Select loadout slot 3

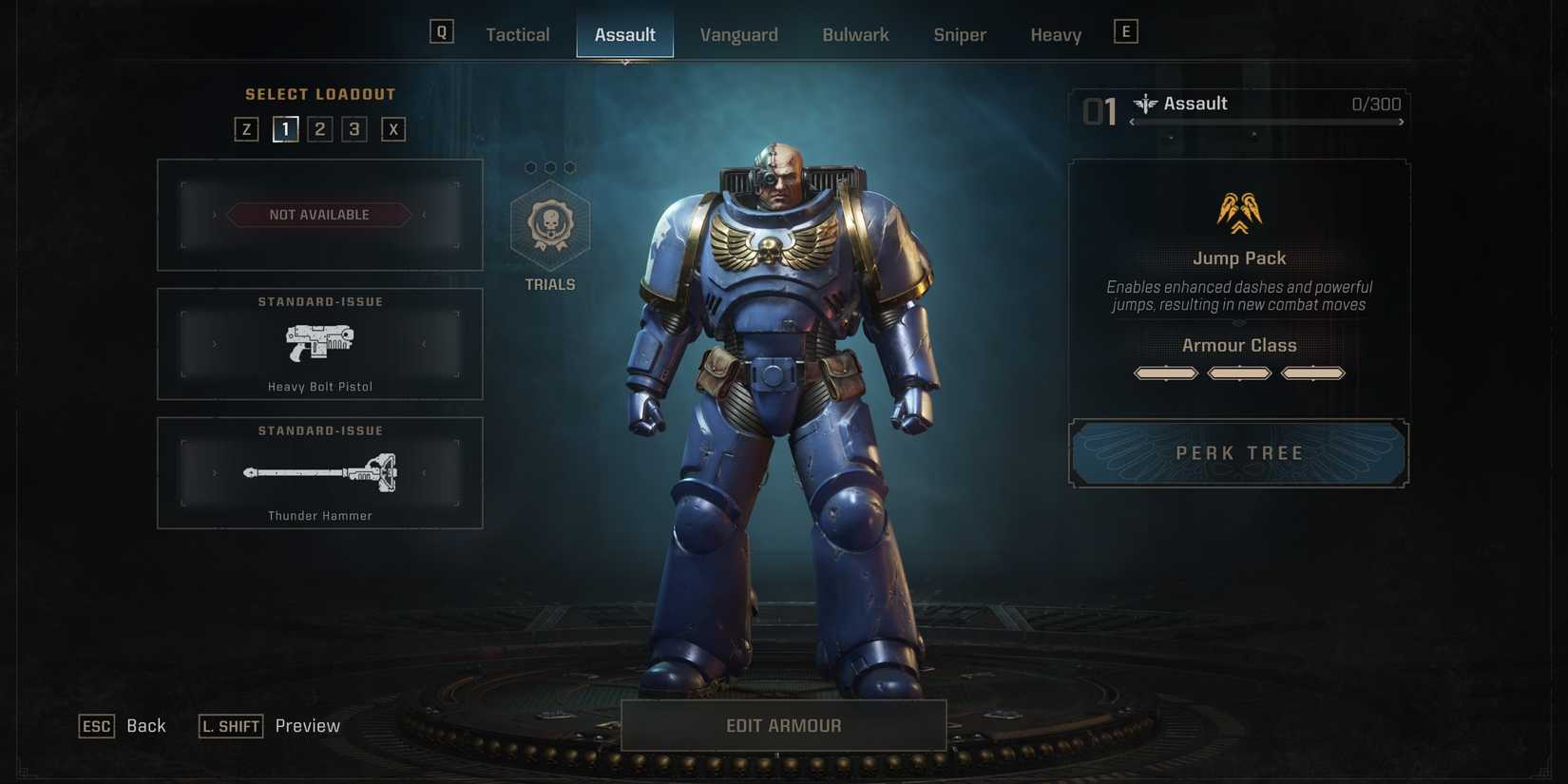coord(354,128)
